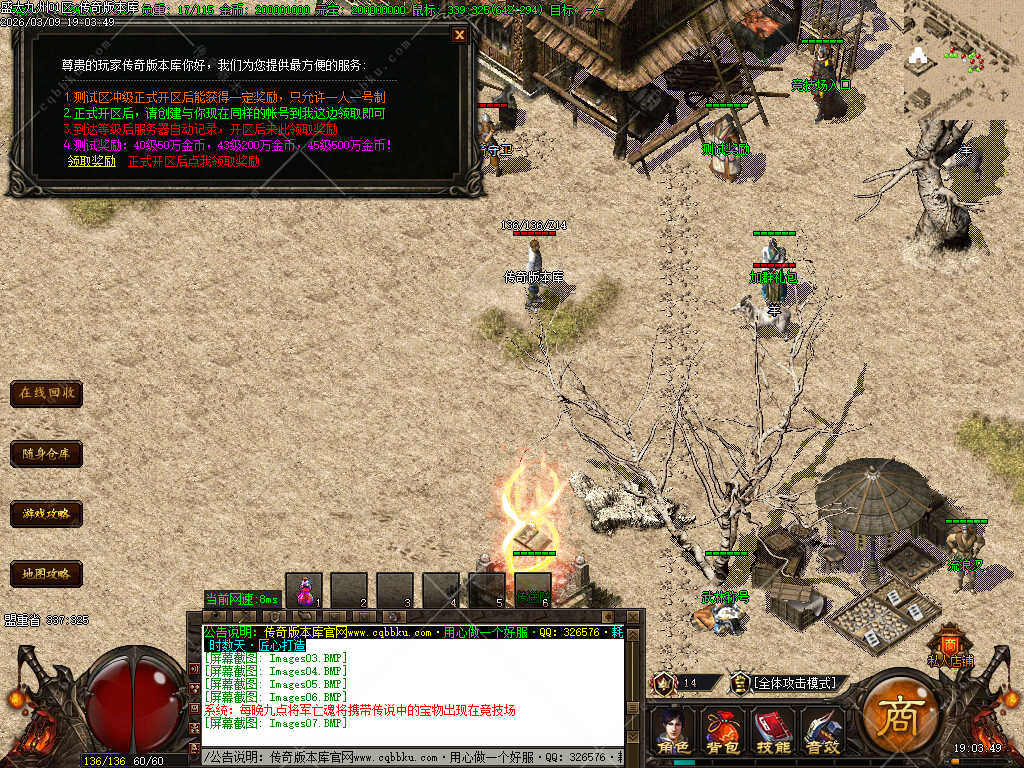Open the 地图攻略 map guide

[x=46, y=574]
